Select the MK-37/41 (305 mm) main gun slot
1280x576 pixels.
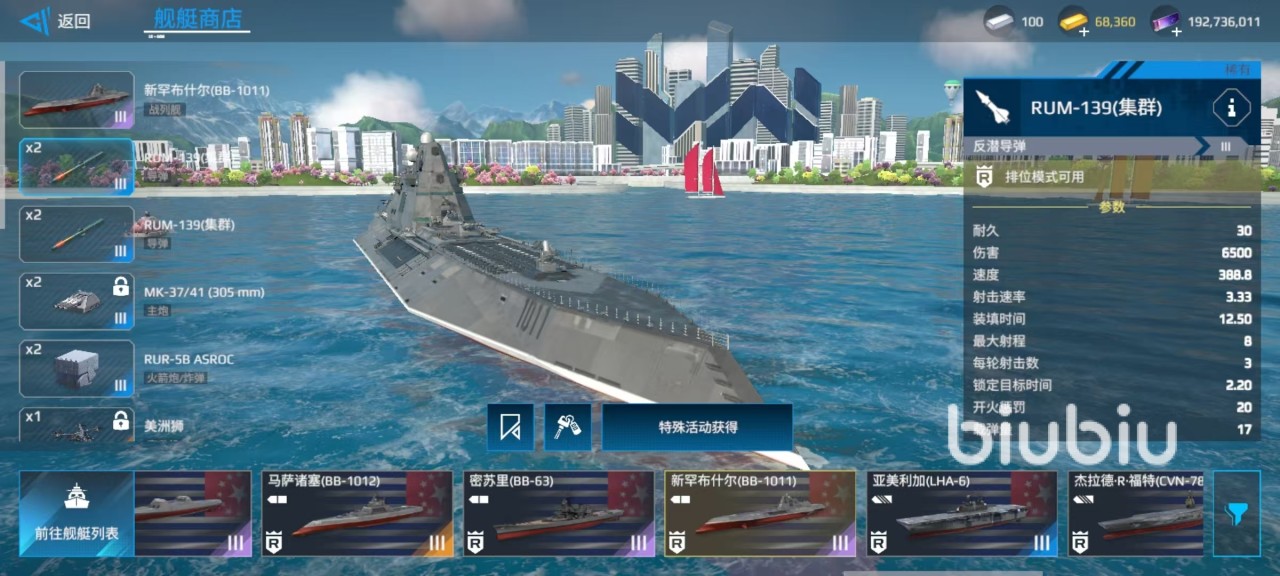pyautogui.click(x=77, y=301)
